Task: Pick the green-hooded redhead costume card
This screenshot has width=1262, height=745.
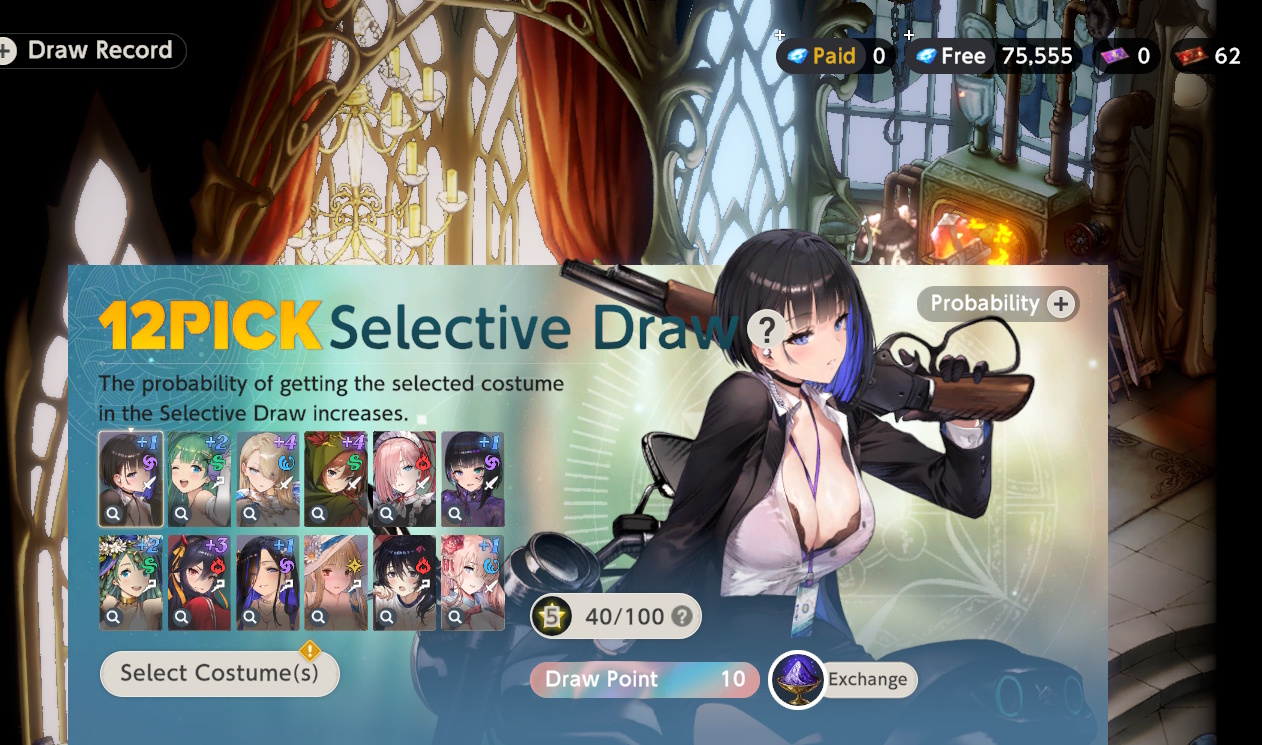Action: [x=336, y=478]
